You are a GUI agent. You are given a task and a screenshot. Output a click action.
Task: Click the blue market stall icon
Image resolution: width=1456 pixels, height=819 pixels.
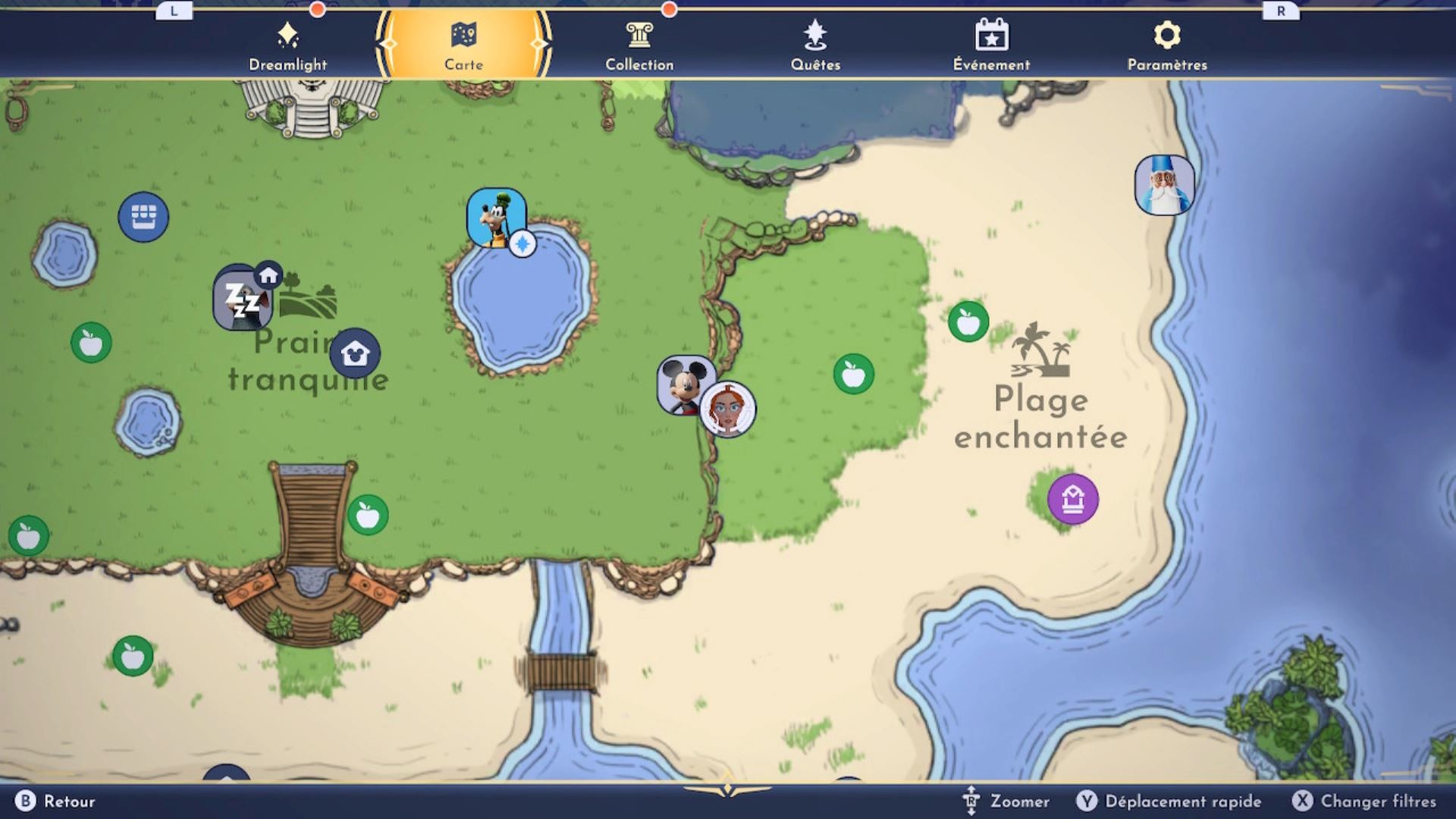click(x=145, y=216)
